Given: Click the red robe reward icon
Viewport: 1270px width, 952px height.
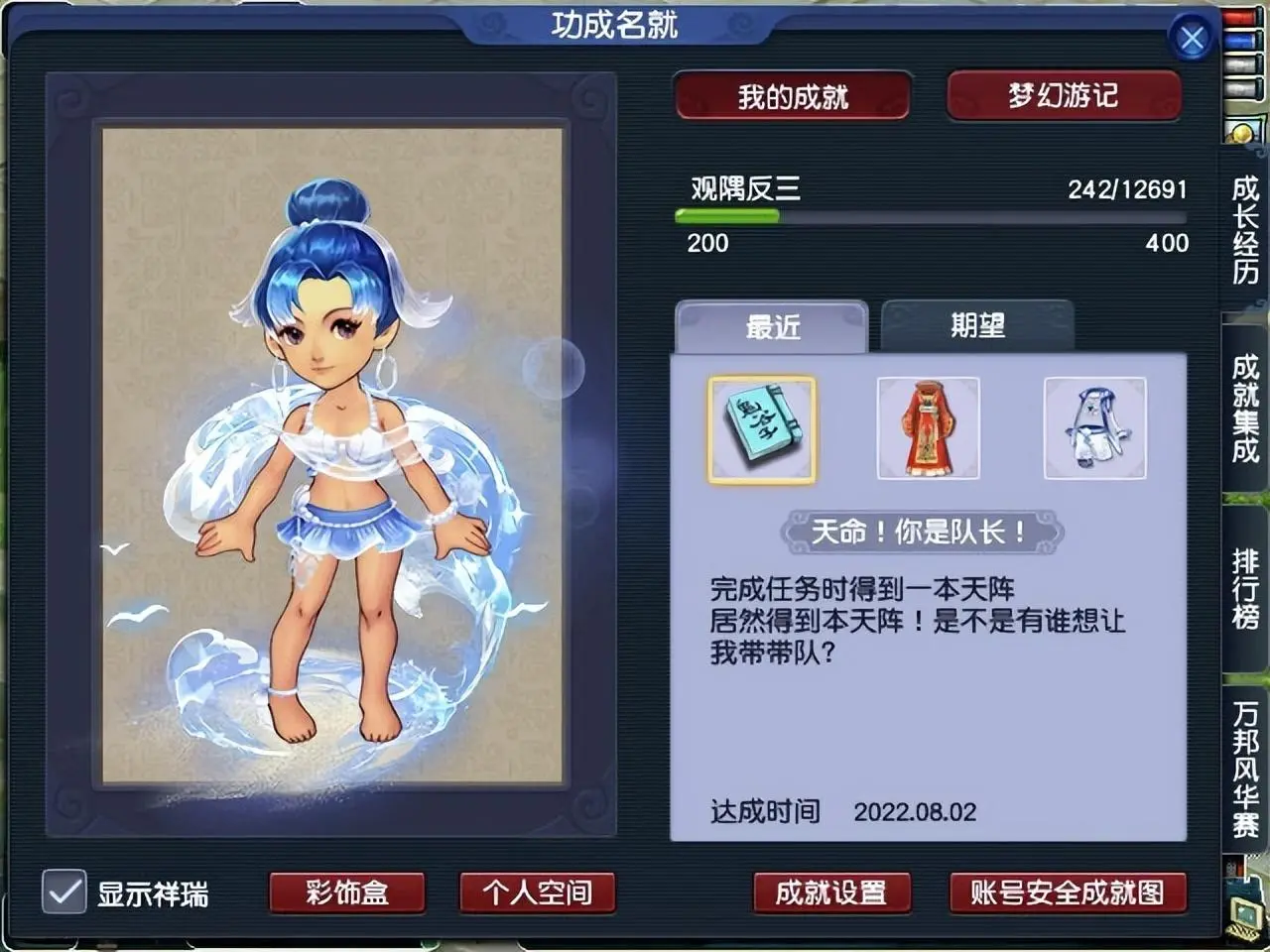Looking at the screenshot, I should coord(928,428).
